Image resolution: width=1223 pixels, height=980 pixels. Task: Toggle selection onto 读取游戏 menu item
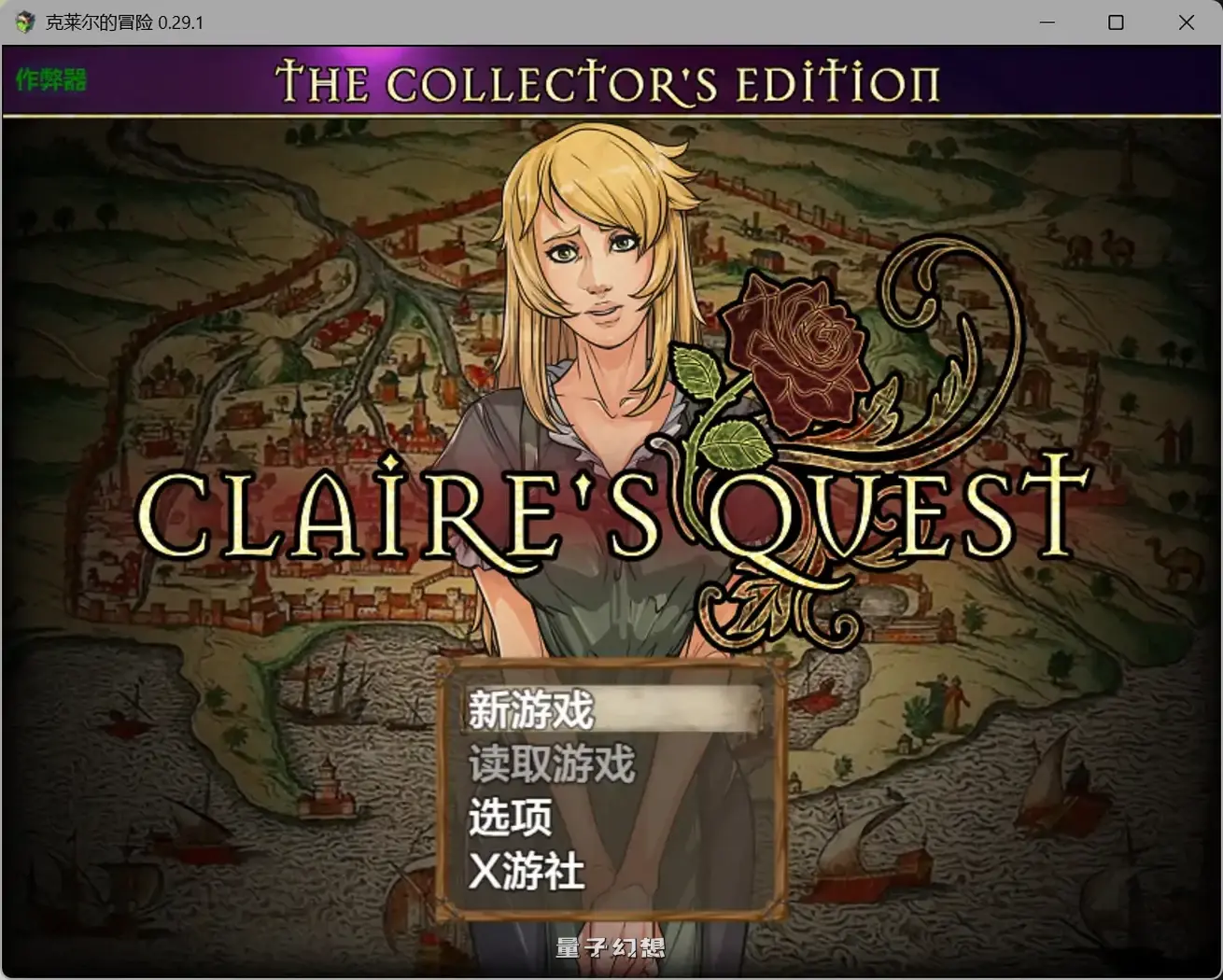(551, 763)
